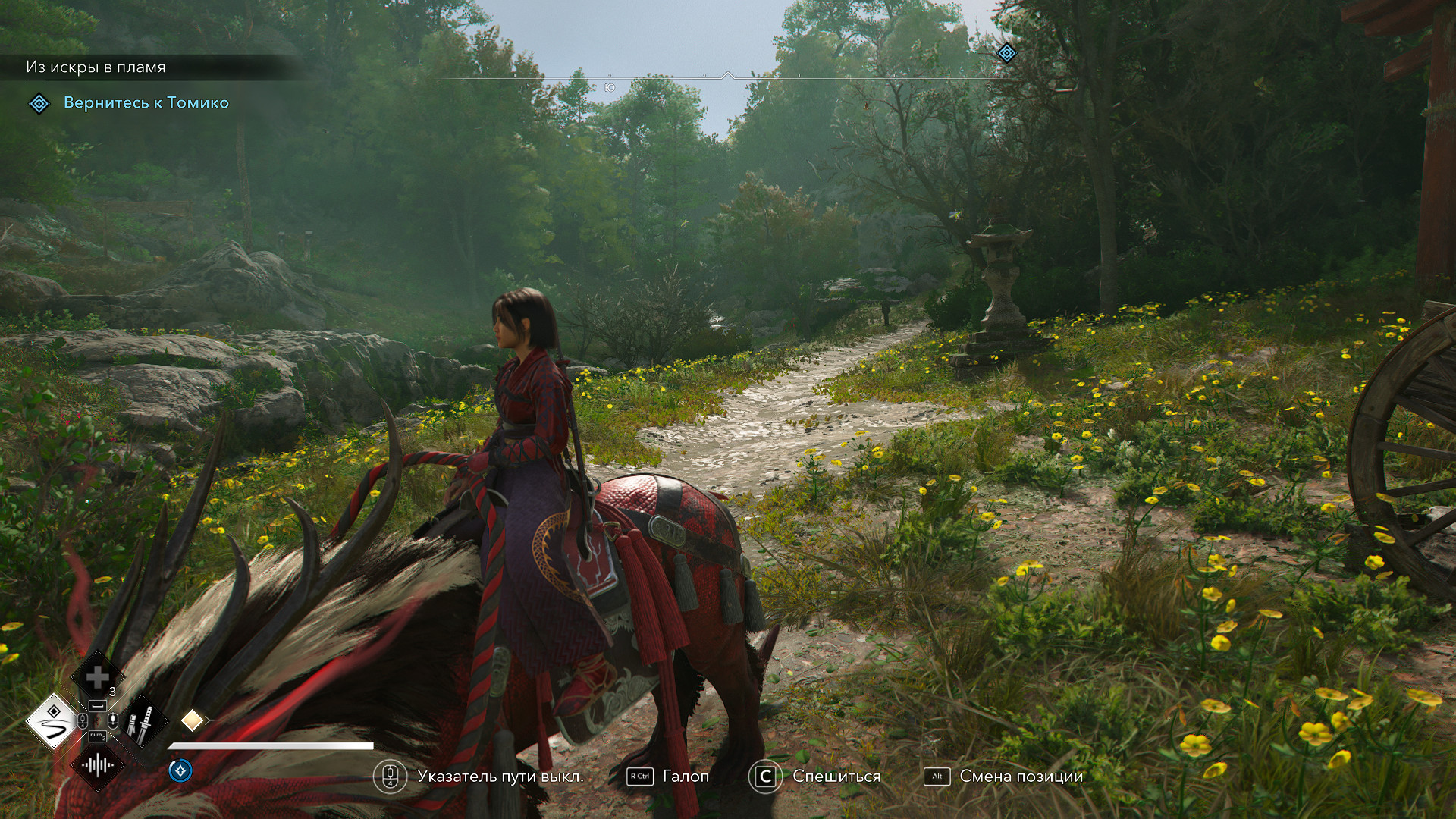Select the "Вернитесь к Томико" quest objective
Image resolution: width=1456 pixels, height=819 pixels.
coord(146,103)
